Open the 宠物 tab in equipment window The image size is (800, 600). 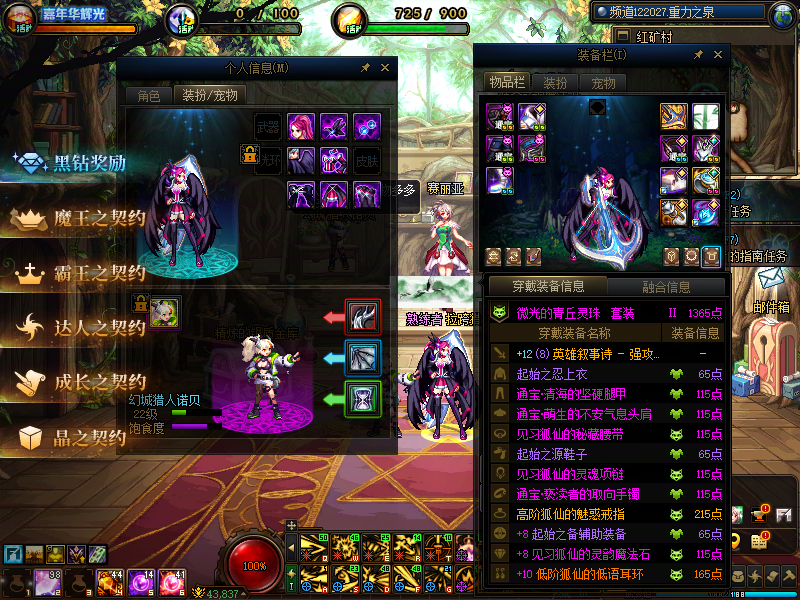tap(603, 82)
